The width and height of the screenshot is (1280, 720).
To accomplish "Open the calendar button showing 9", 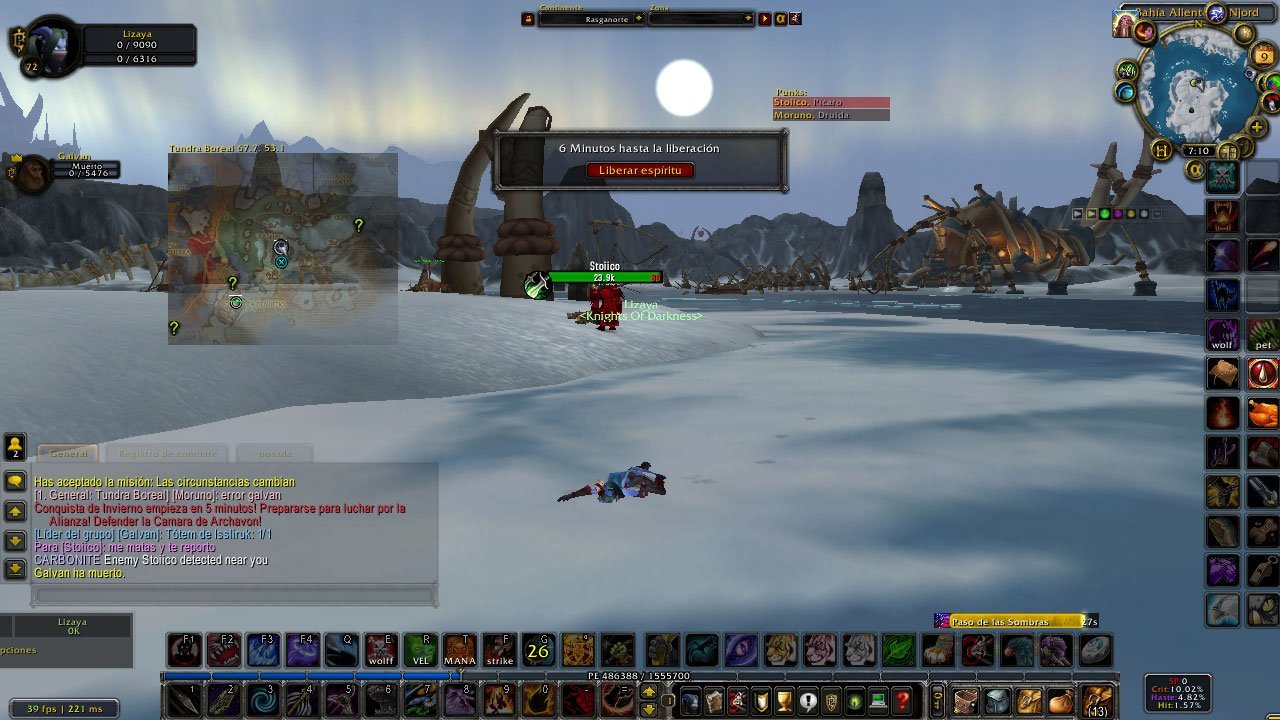I will point(1264,56).
